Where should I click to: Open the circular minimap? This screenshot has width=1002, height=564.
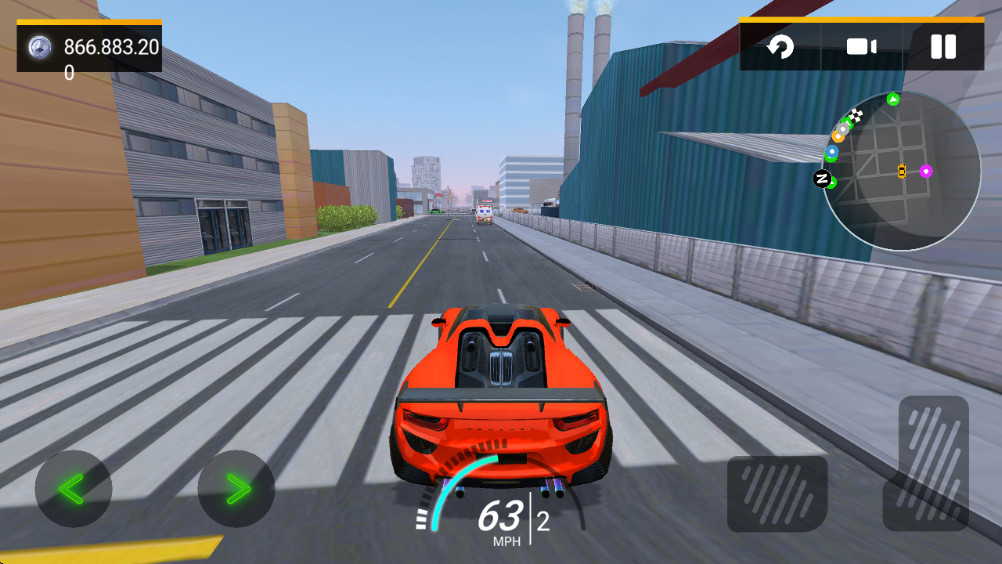tap(900, 171)
